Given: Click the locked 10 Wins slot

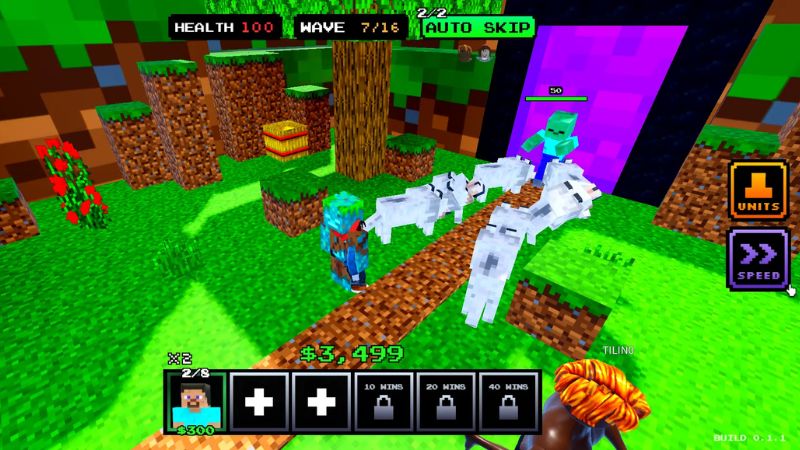Looking at the screenshot, I should (384, 402).
